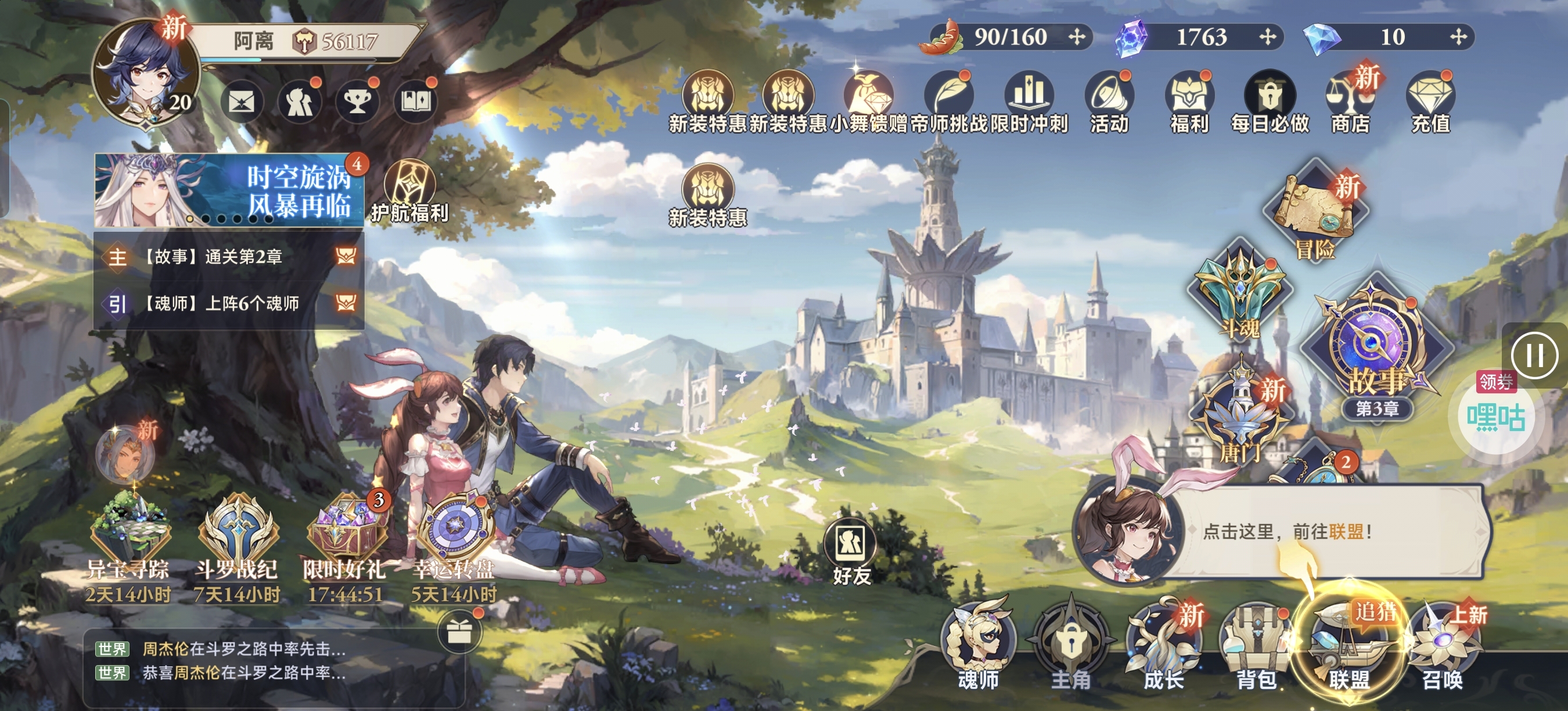Open the 魂师 soul master menu
The height and width of the screenshot is (711, 1568).
978,647
